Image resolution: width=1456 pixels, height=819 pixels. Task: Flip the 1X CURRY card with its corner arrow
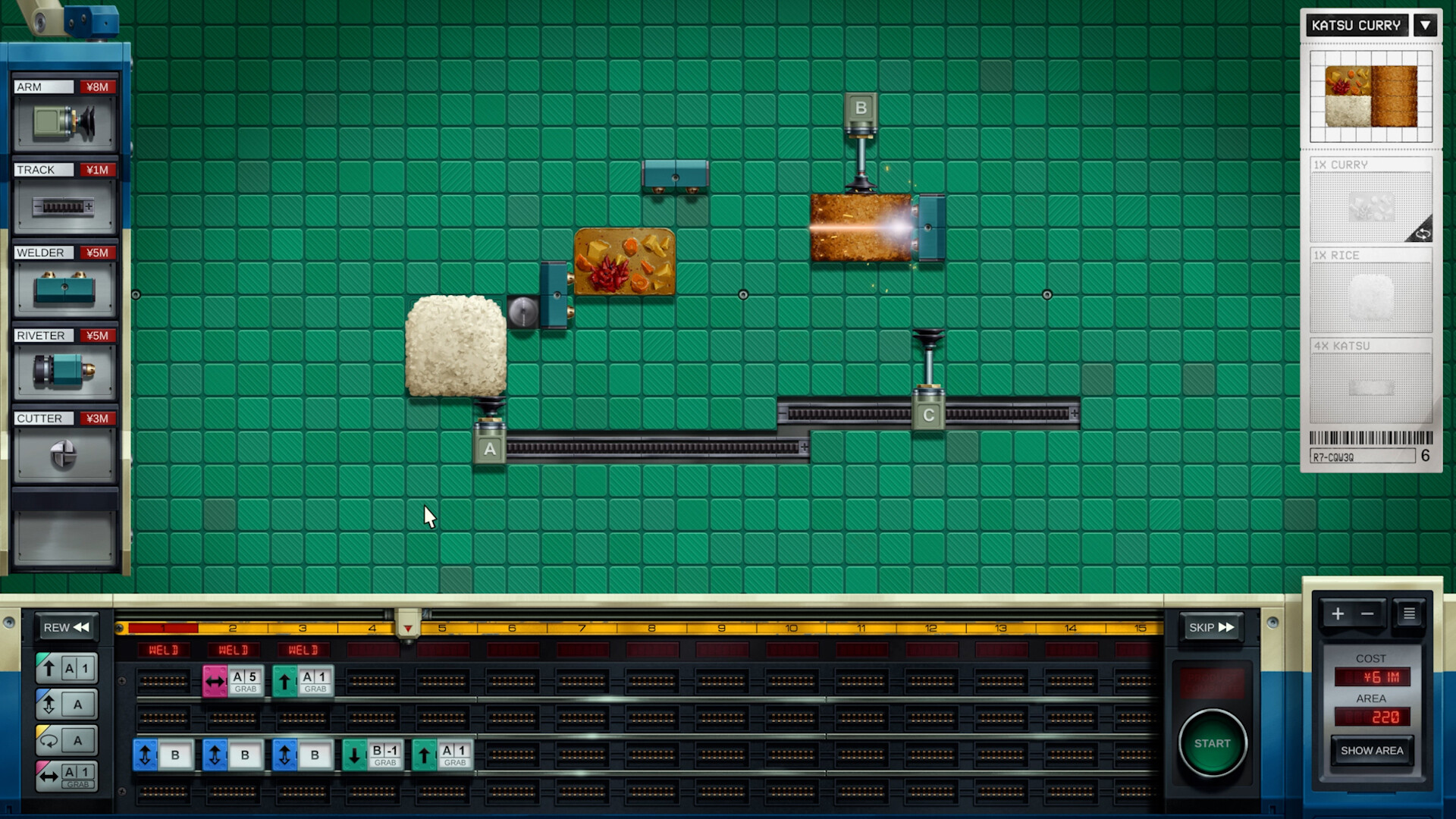tap(1424, 234)
